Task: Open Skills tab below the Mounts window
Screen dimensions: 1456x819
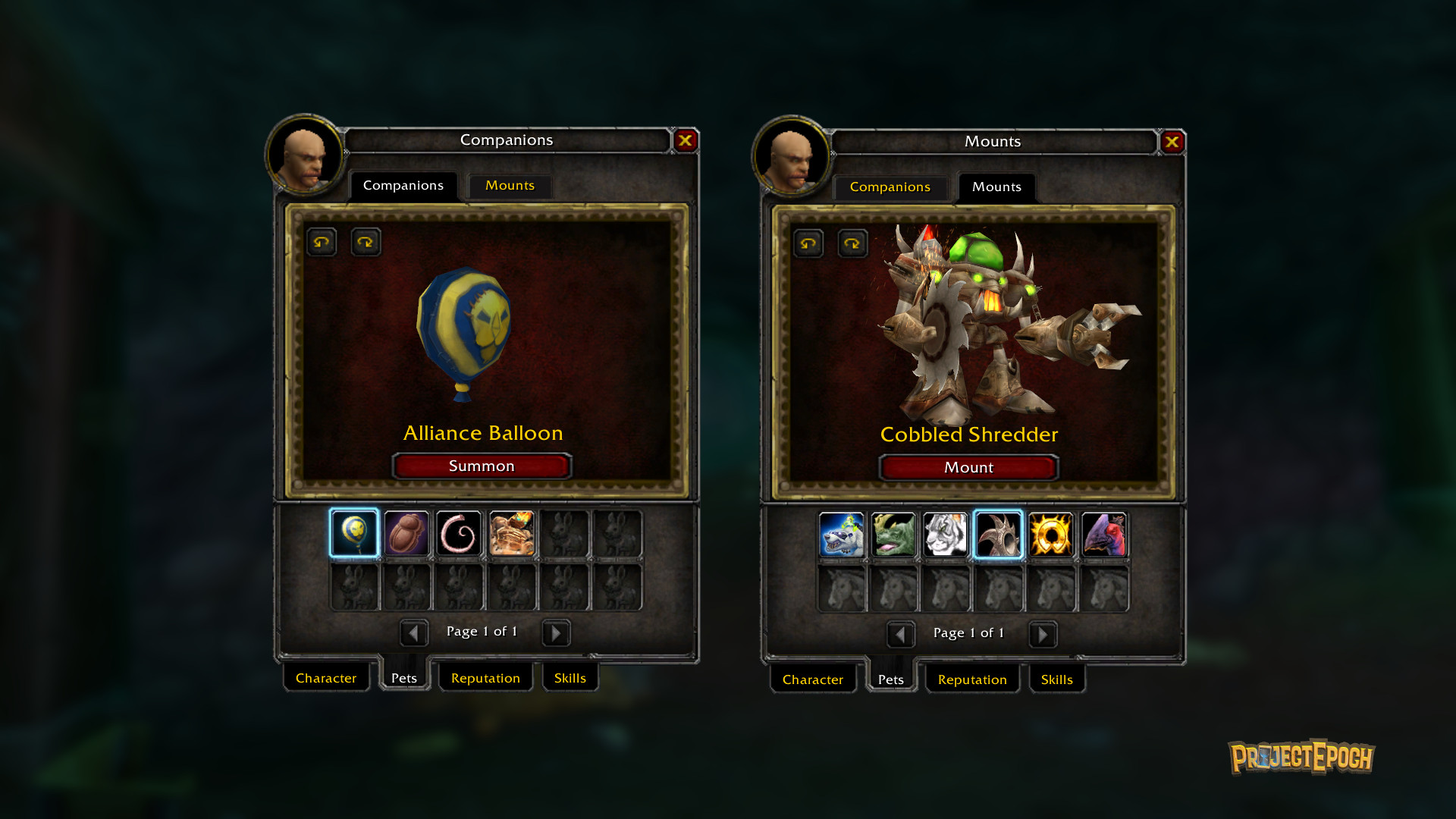Action: coord(1056,679)
